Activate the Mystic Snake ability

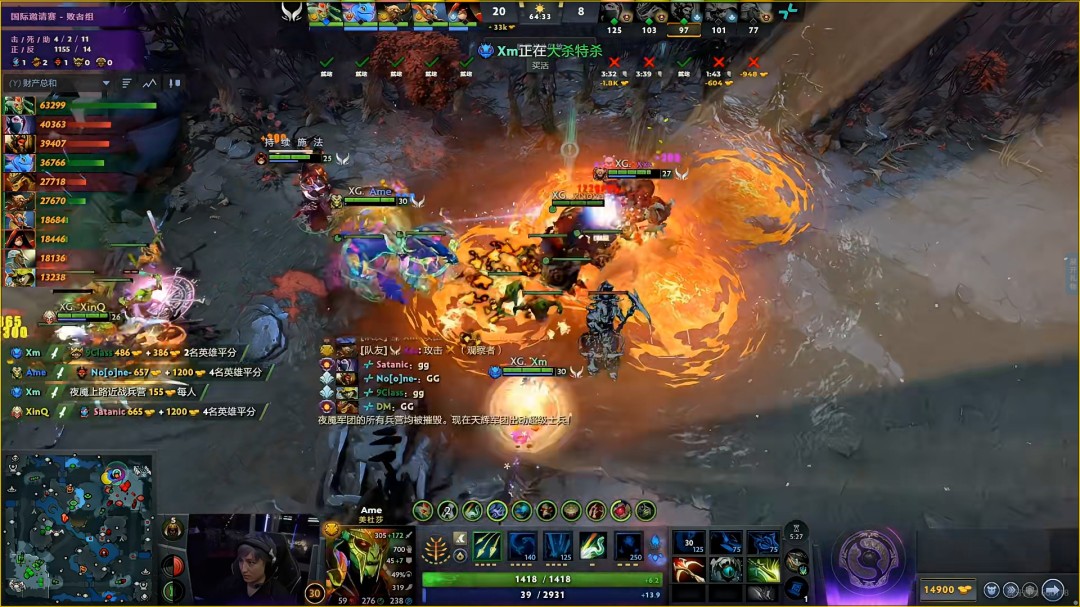point(522,546)
